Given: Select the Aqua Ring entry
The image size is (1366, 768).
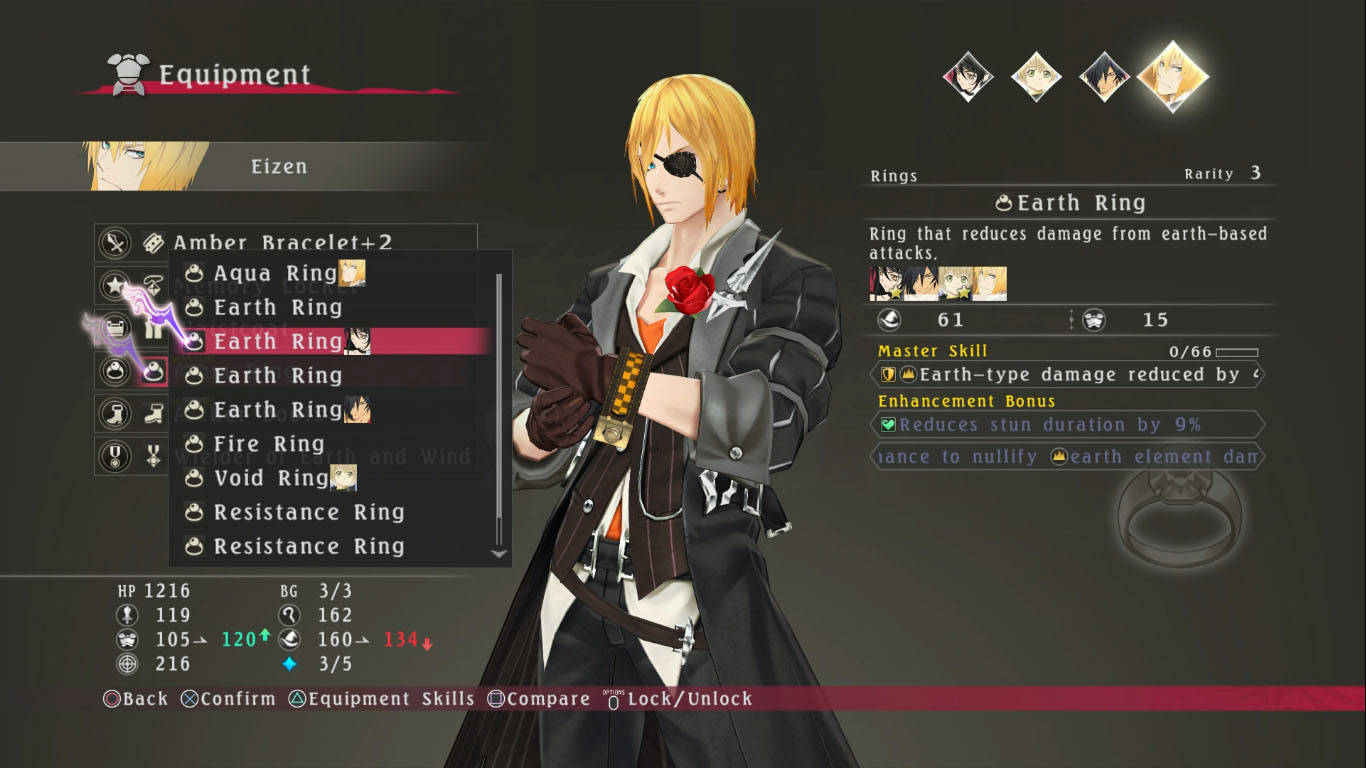Looking at the screenshot, I should (275, 273).
